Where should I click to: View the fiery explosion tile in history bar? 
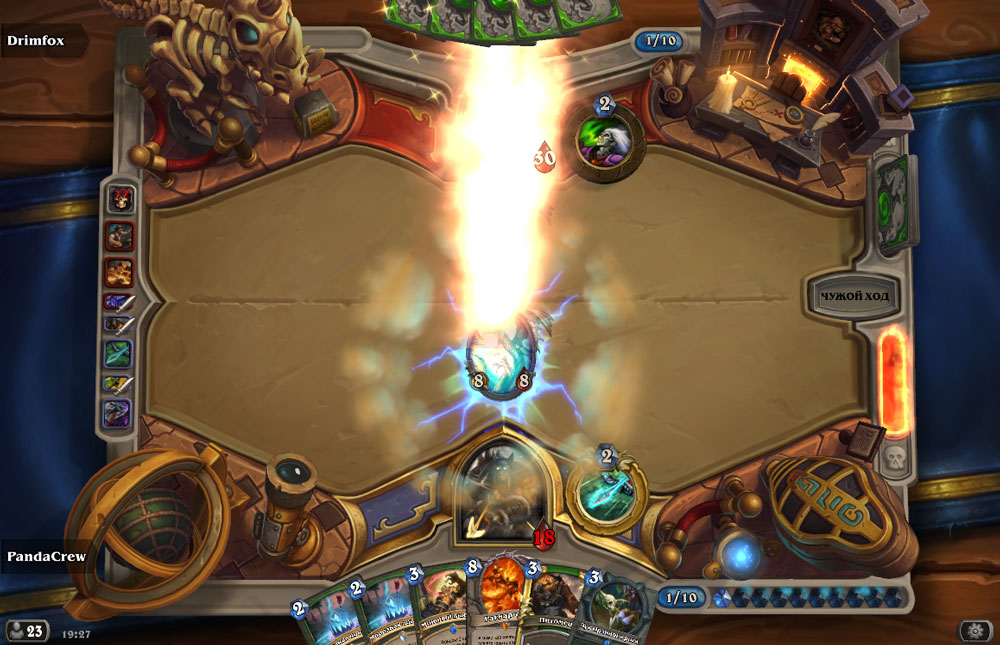(x=119, y=271)
